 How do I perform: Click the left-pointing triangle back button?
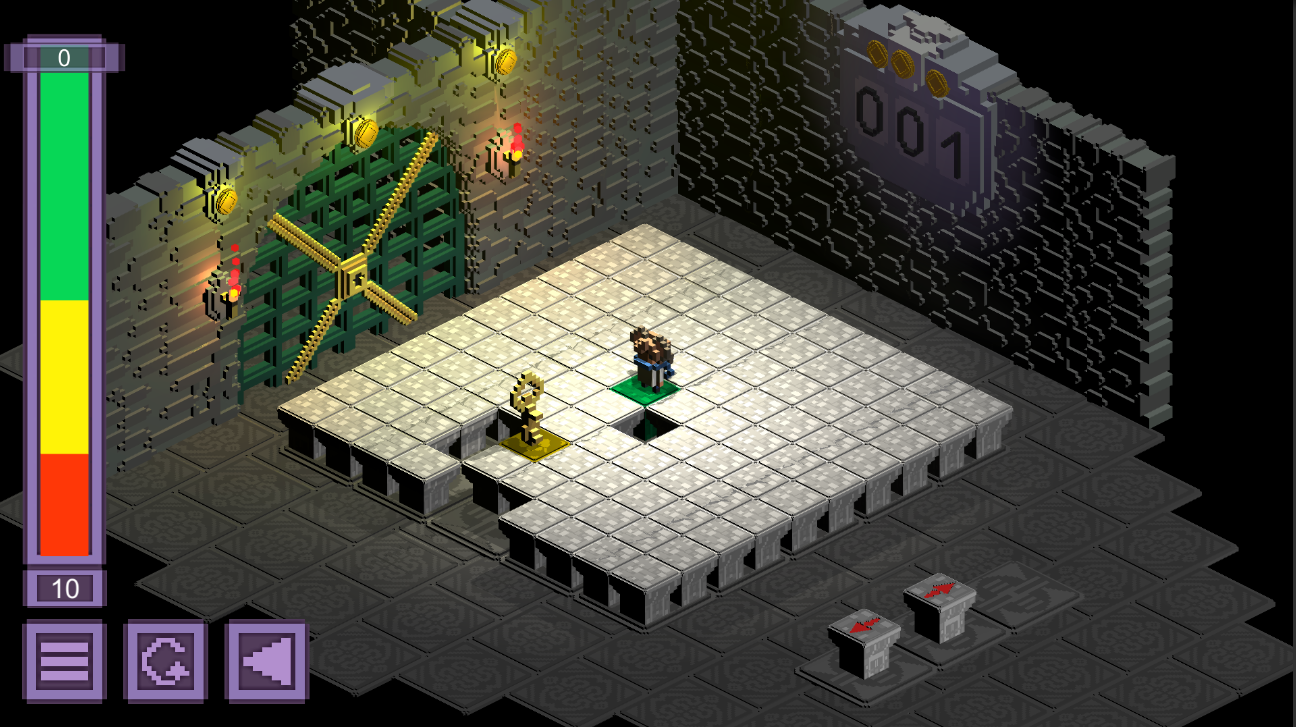tap(266, 661)
